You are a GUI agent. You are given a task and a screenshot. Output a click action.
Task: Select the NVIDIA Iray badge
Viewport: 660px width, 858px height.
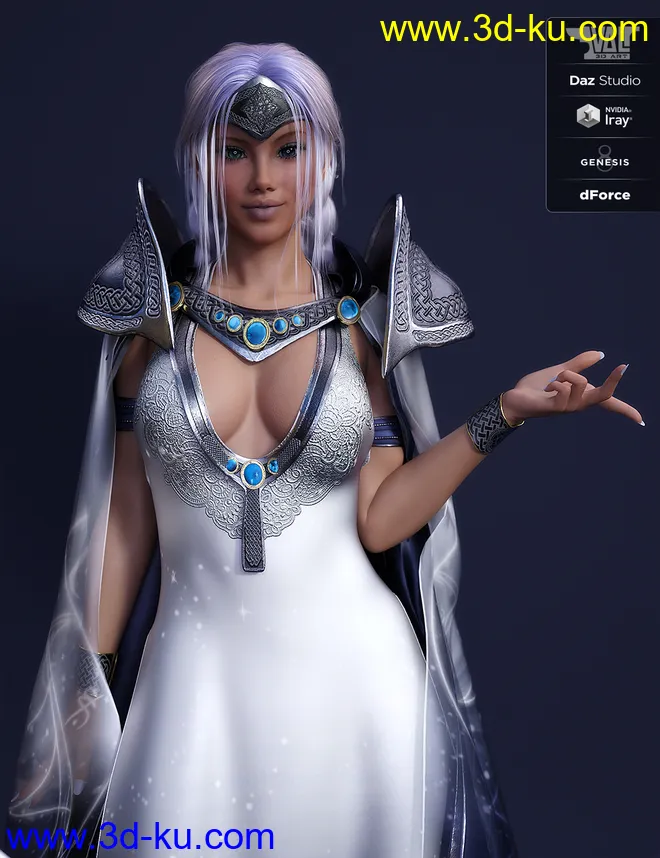click(604, 118)
